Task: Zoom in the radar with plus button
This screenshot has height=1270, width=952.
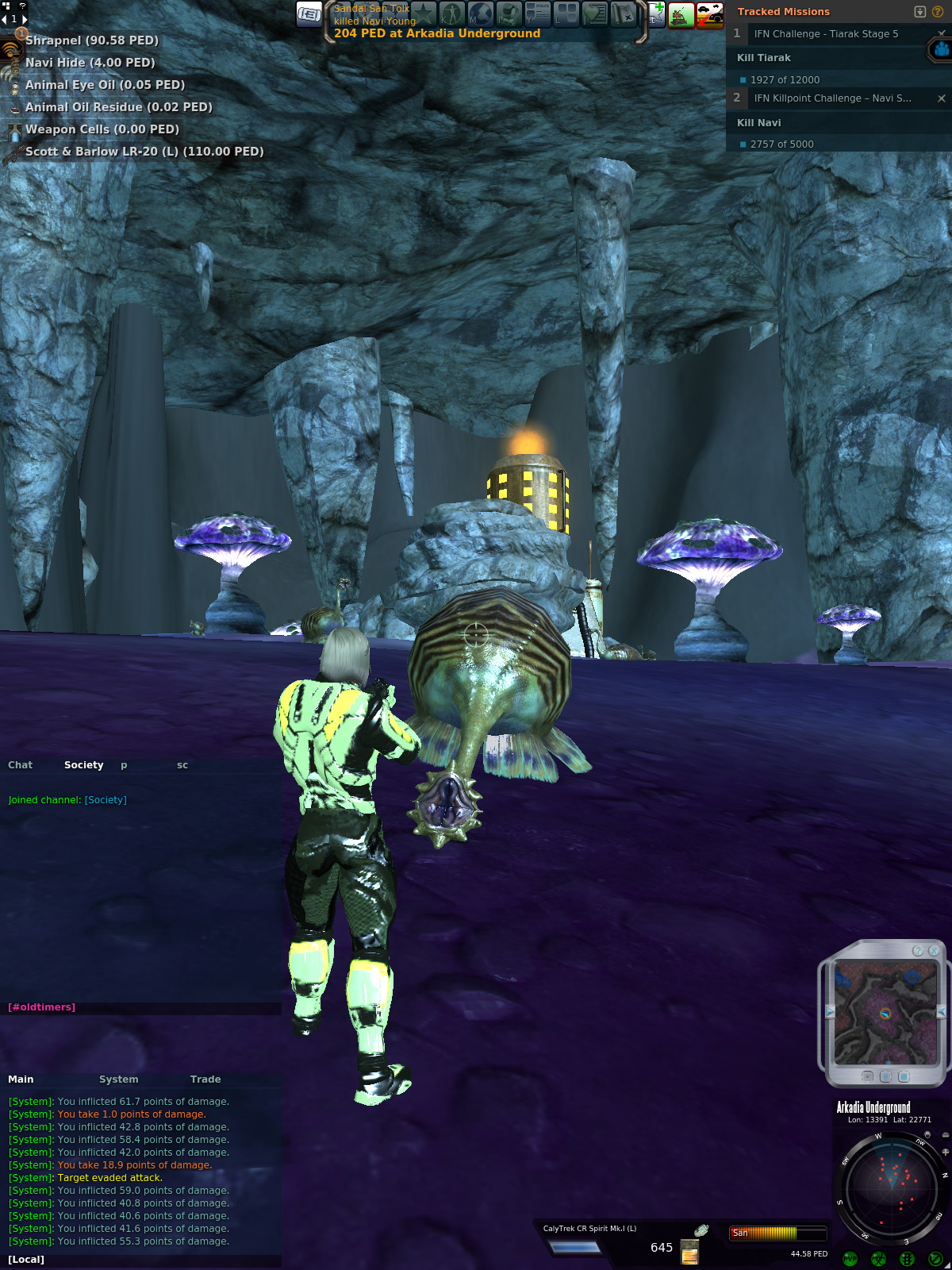Action: click(x=946, y=1152)
